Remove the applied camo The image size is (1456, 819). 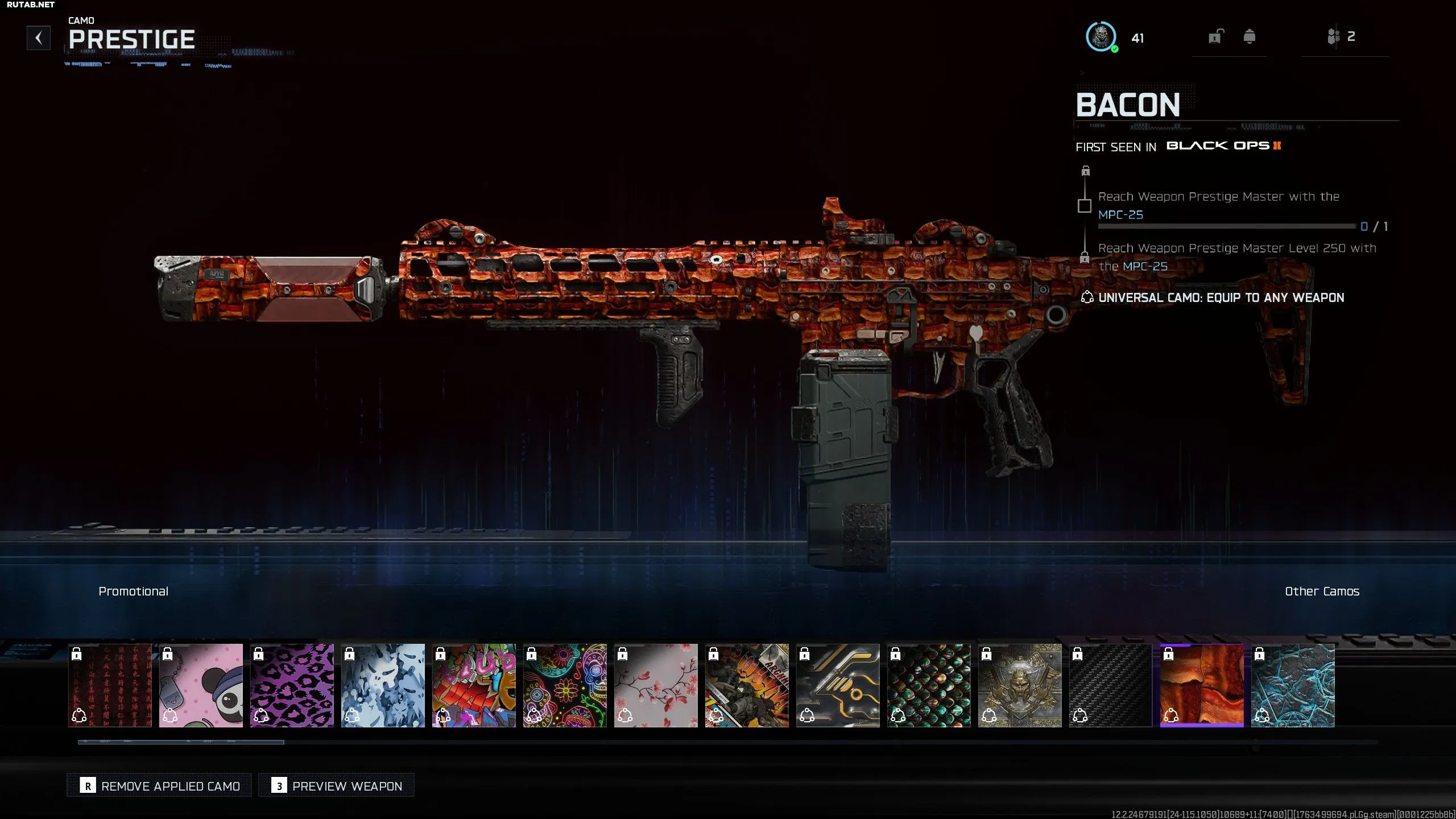[x=159, y=785]
